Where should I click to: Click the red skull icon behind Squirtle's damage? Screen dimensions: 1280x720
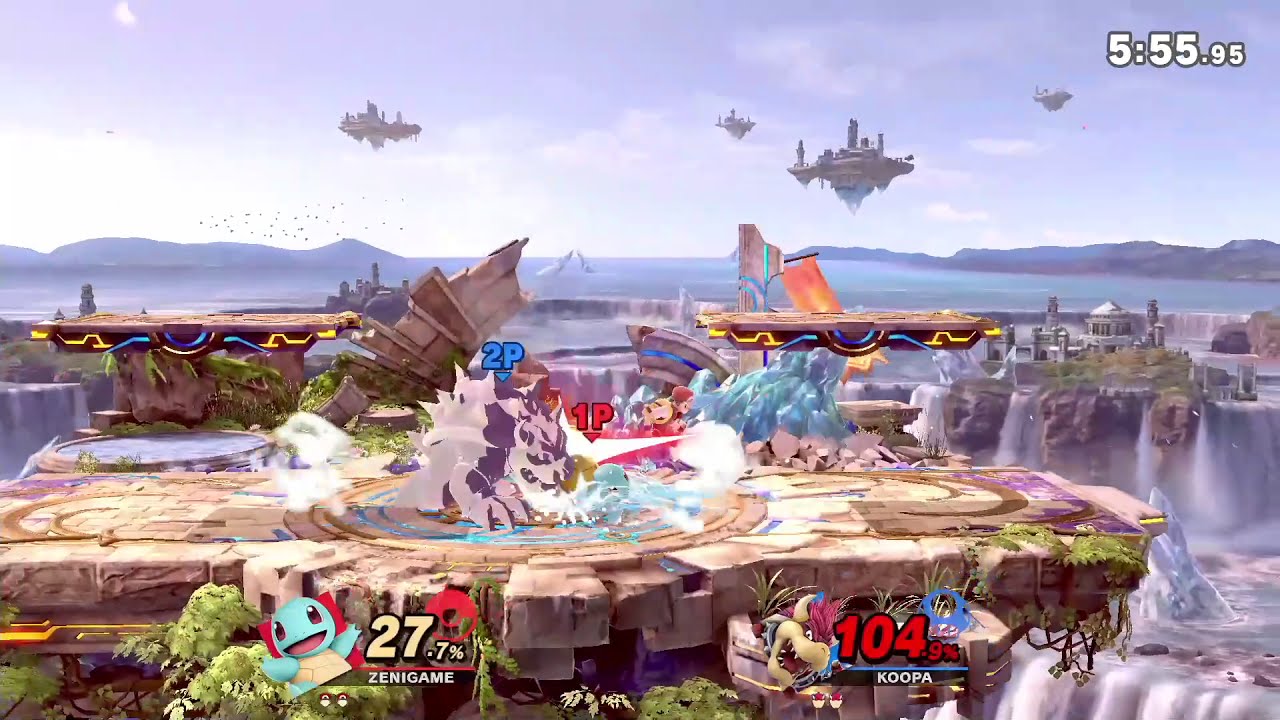pyautogui.click(x=450, y=615)
